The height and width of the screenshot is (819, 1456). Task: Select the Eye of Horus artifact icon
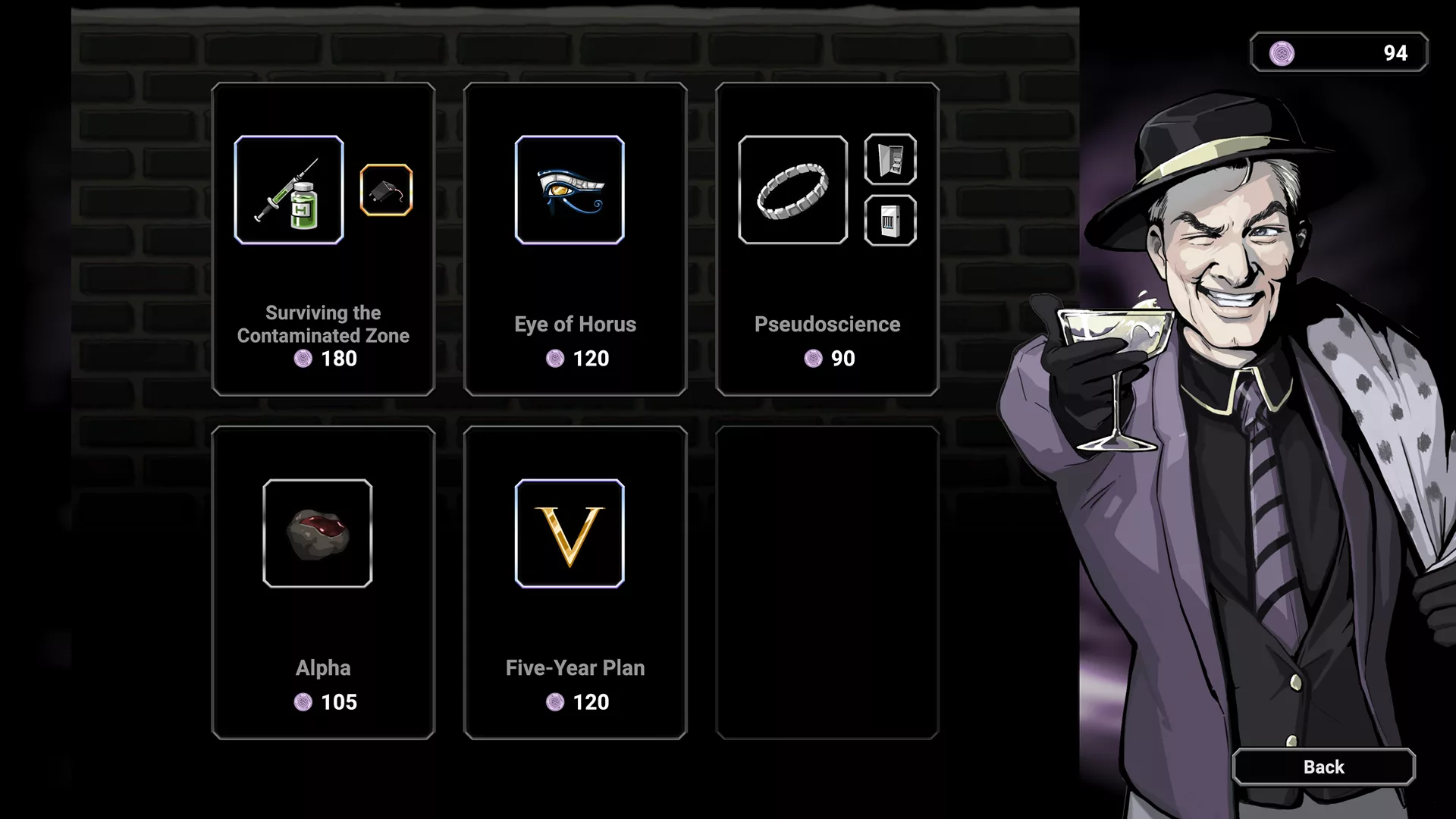click(570, 190)
